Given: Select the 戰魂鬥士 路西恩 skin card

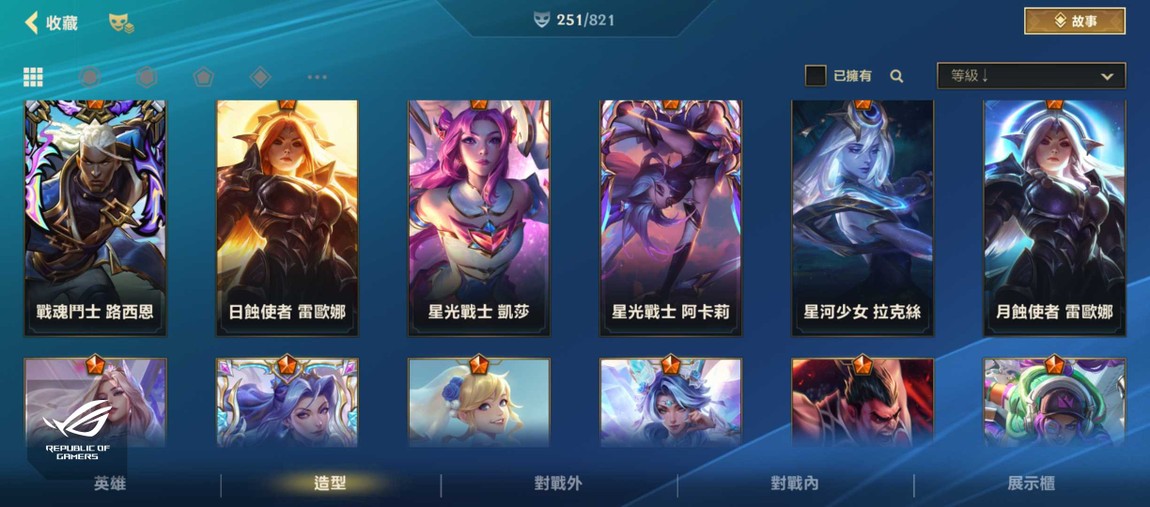Looking at the screenshot, I should [x=95, y=217].
